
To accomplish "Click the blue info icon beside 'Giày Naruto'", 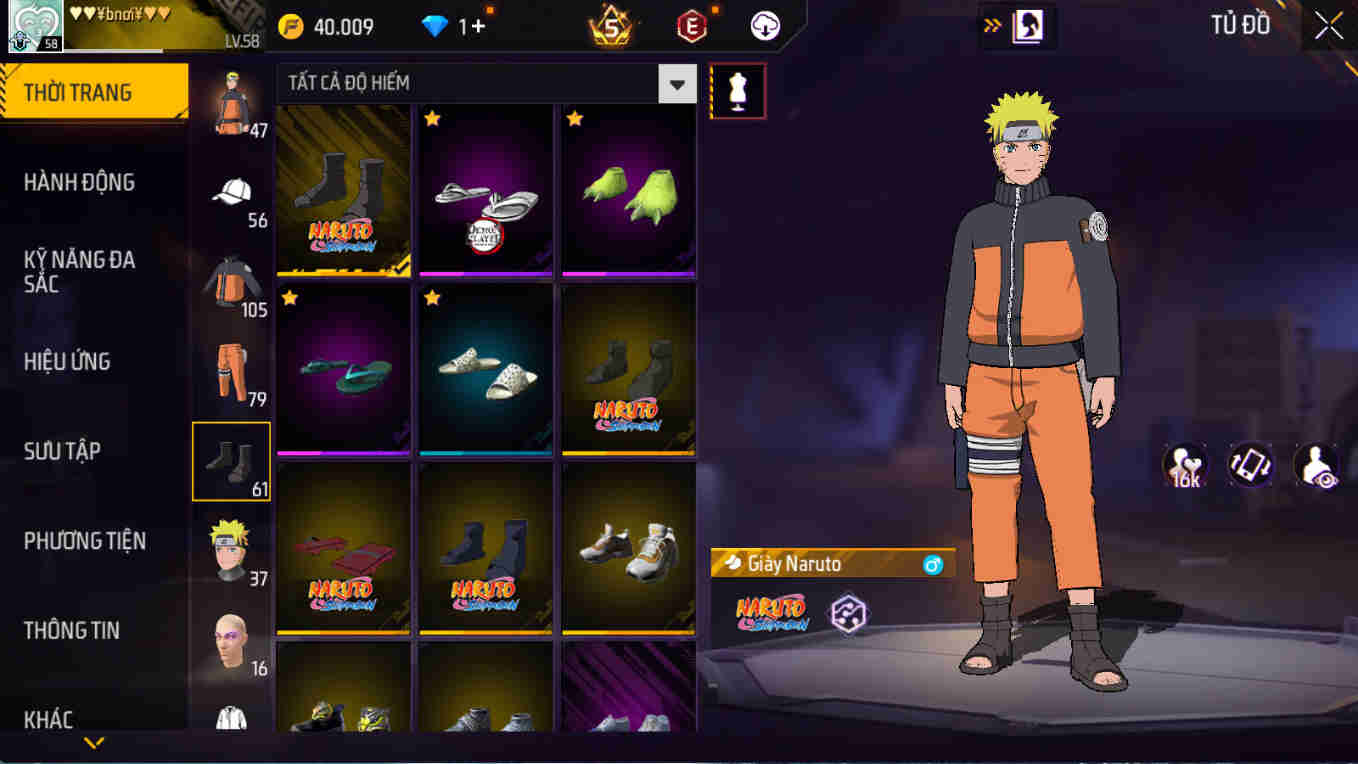I will click(935, 564).
